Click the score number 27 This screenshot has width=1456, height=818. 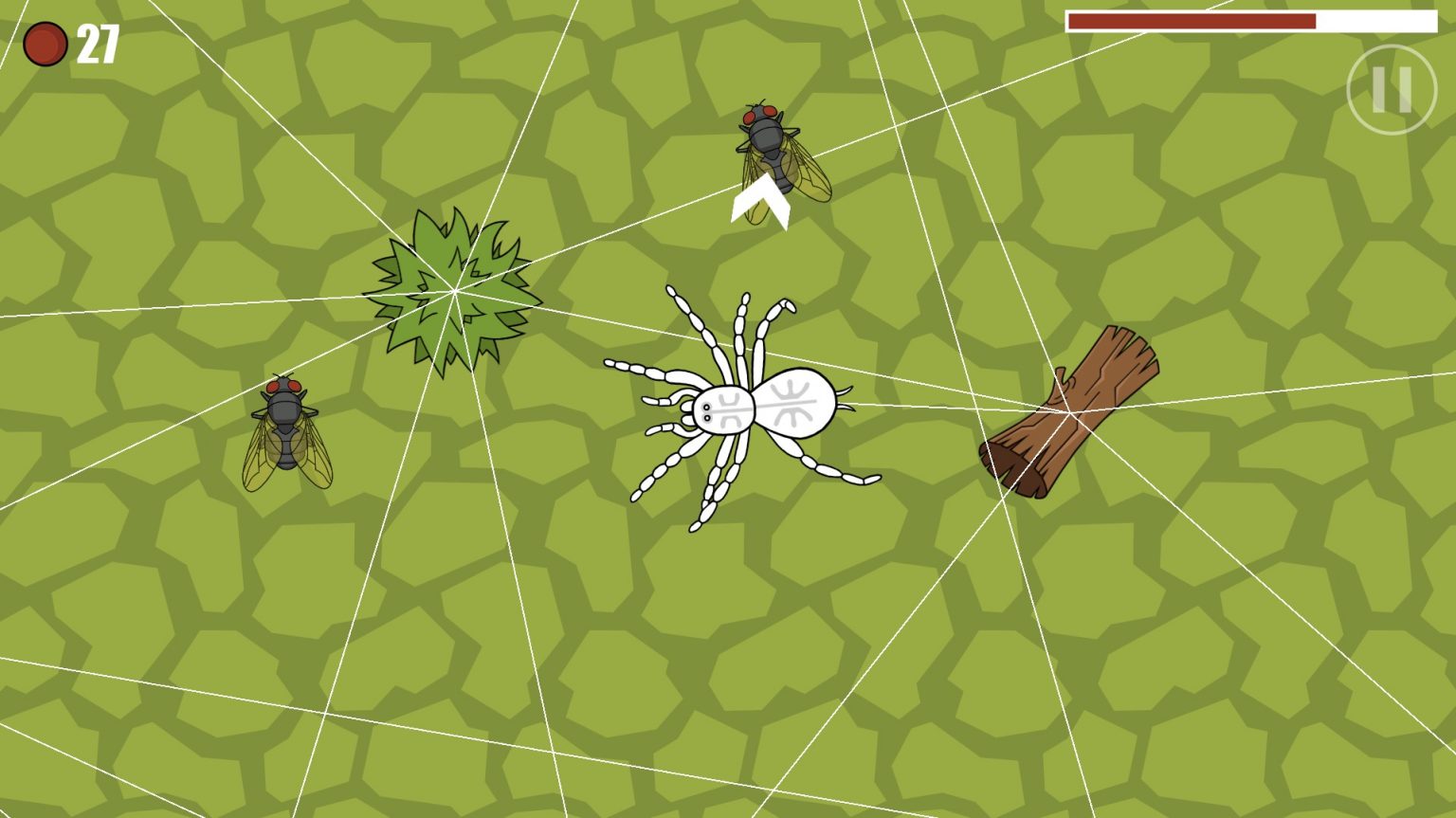coord(98,41)
